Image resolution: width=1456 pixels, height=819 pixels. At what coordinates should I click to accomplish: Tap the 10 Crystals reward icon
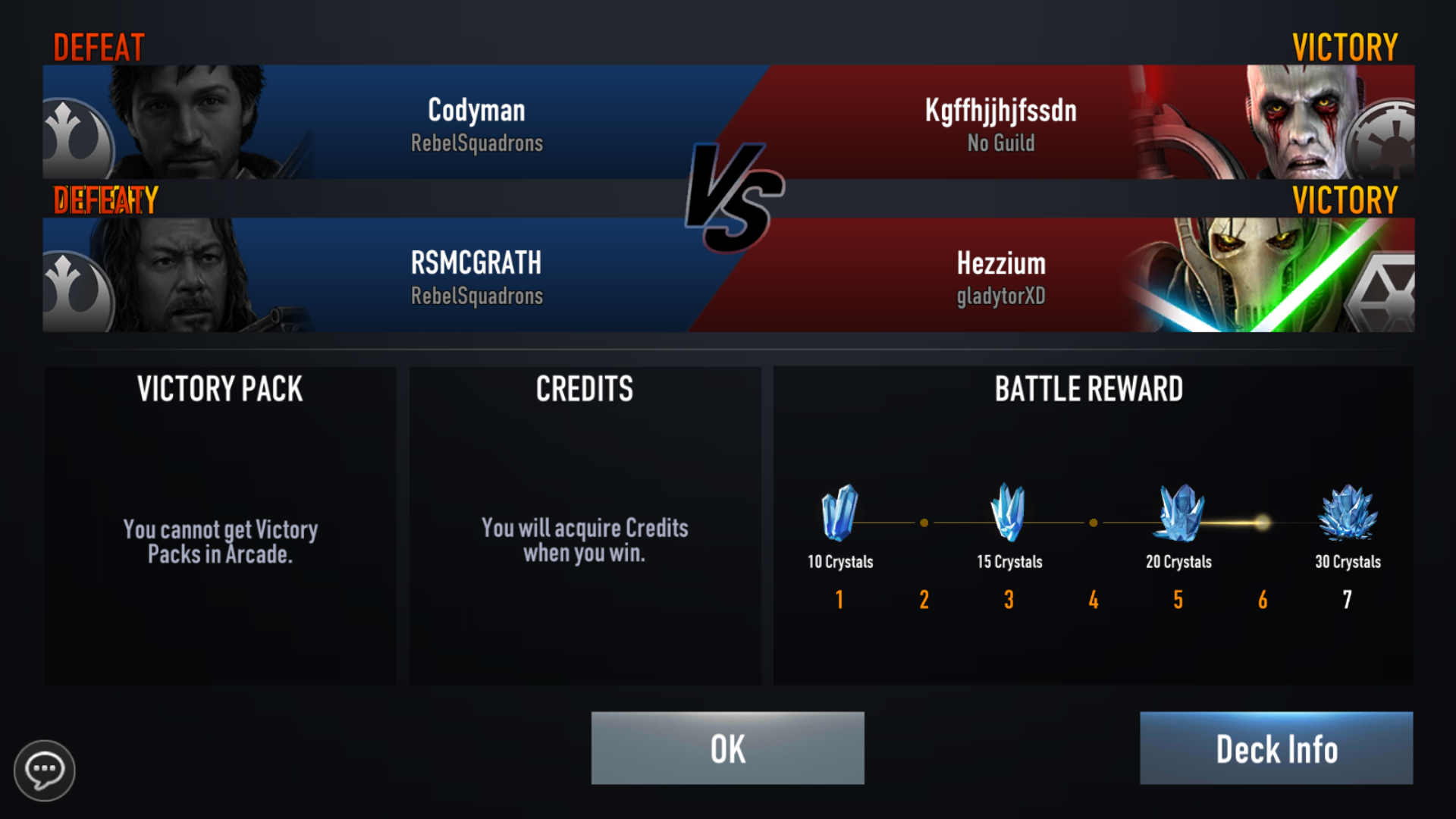pyautogui.click(x=839, y=513)
